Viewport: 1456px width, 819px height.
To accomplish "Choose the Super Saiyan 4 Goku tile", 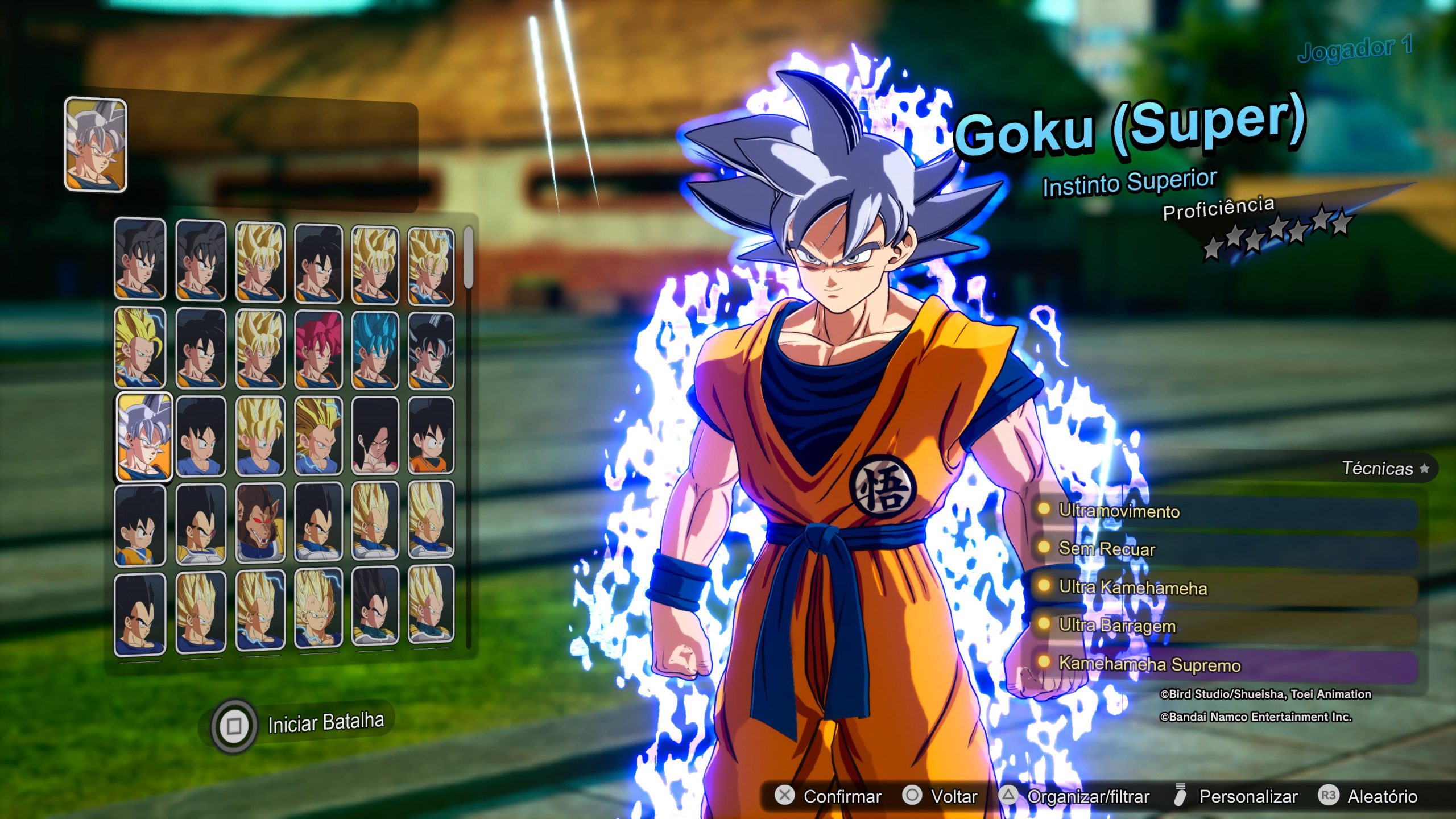I will pos(375,436).
